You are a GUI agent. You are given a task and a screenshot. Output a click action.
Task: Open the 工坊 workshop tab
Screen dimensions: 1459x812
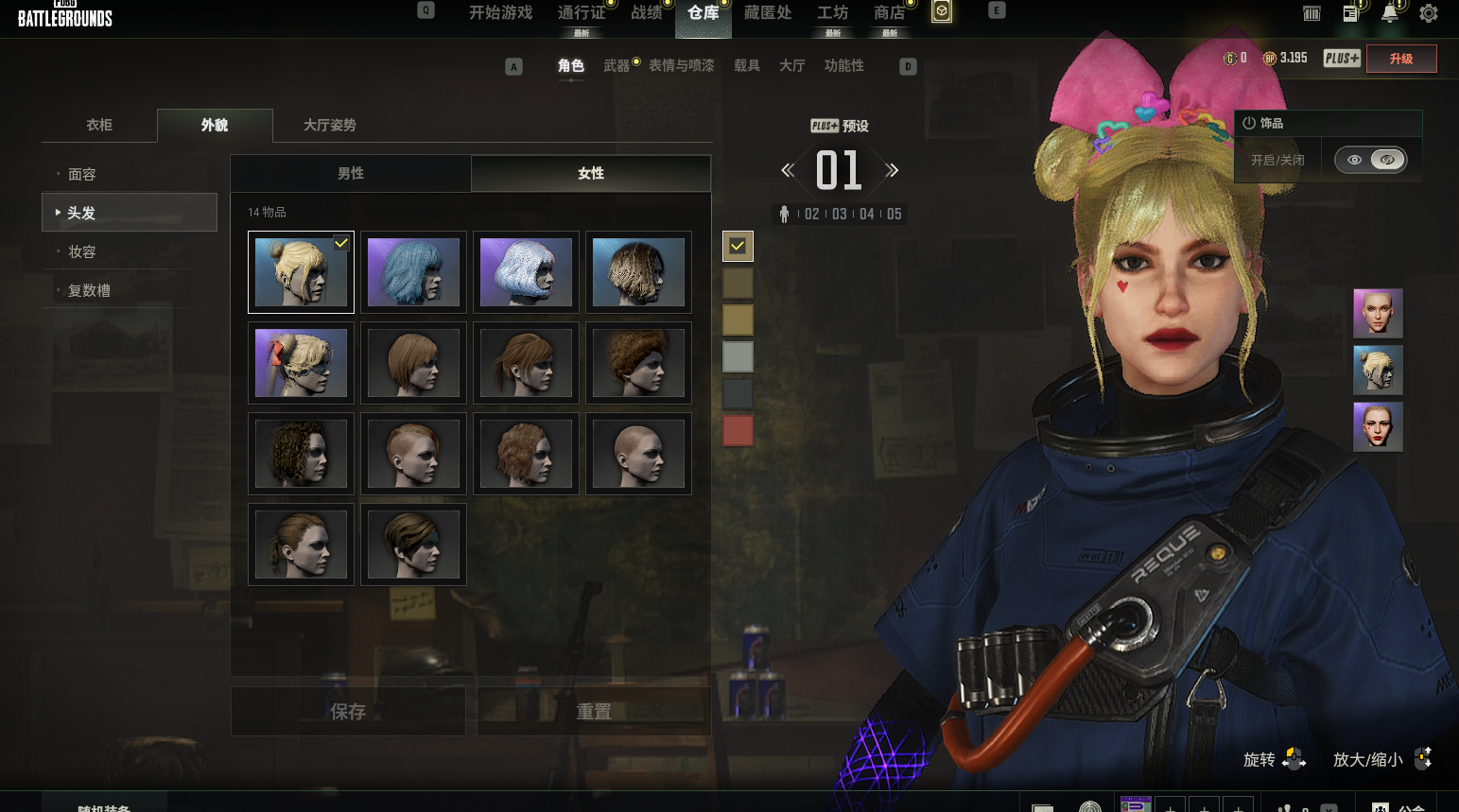click(832, 13)
